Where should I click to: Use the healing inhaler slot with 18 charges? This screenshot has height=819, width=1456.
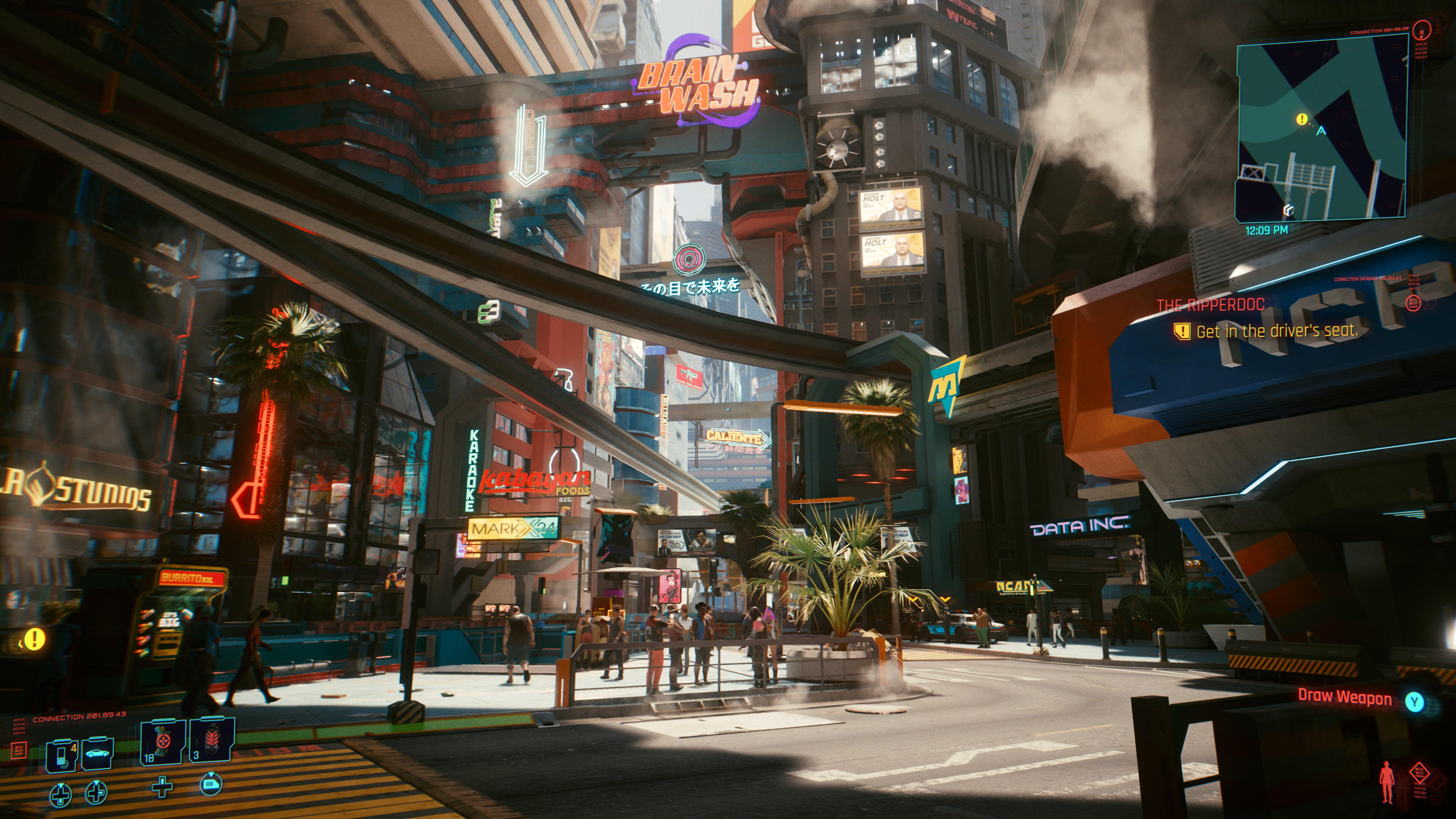(x=163, y=742)
